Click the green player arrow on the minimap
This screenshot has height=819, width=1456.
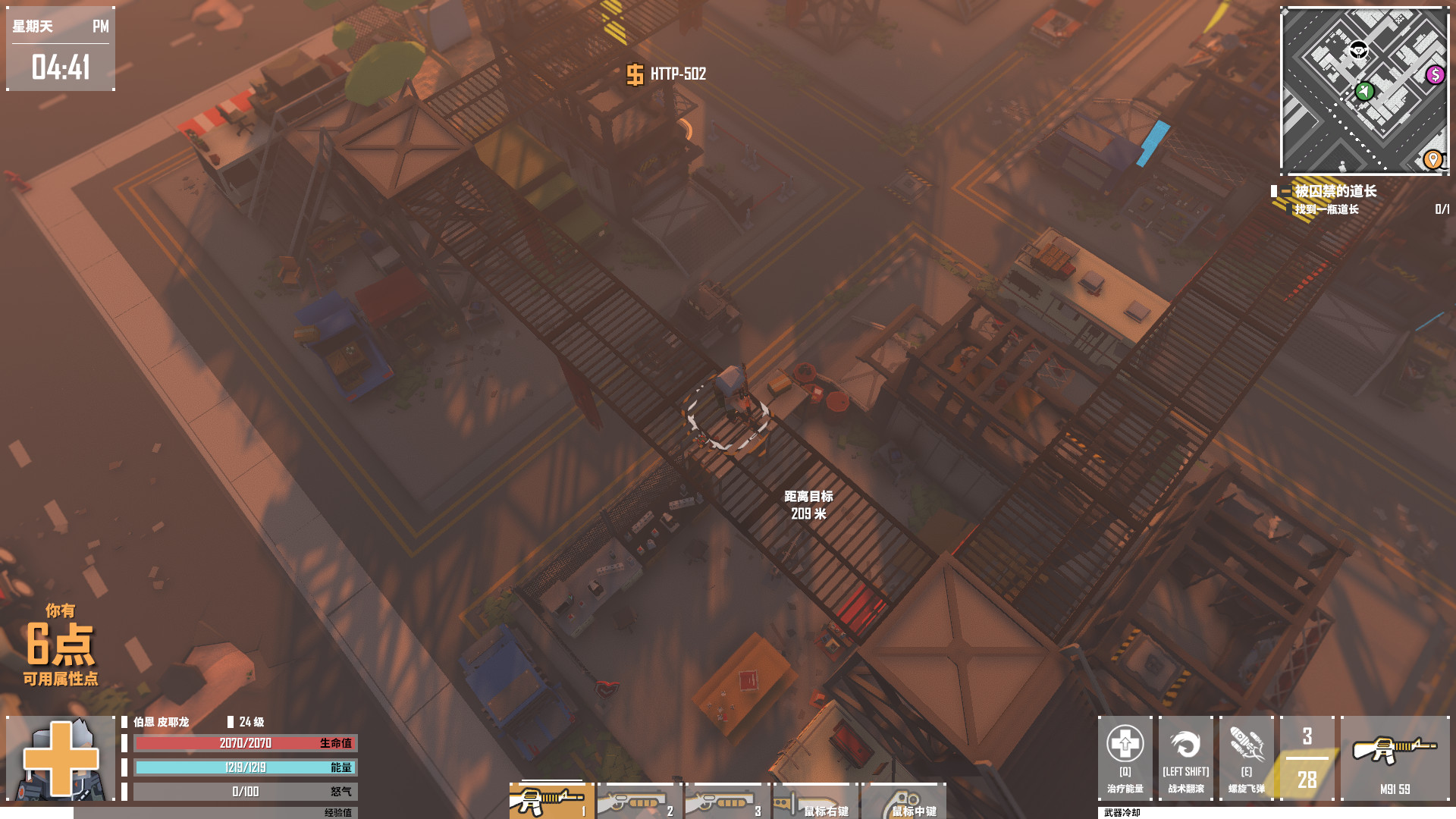tap(1365, 91)
